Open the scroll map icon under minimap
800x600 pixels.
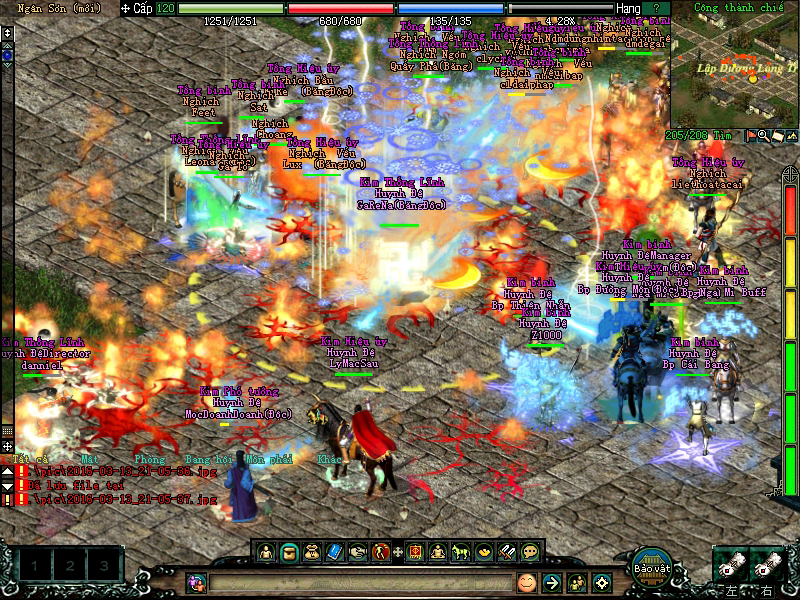[x=776, y=135]
